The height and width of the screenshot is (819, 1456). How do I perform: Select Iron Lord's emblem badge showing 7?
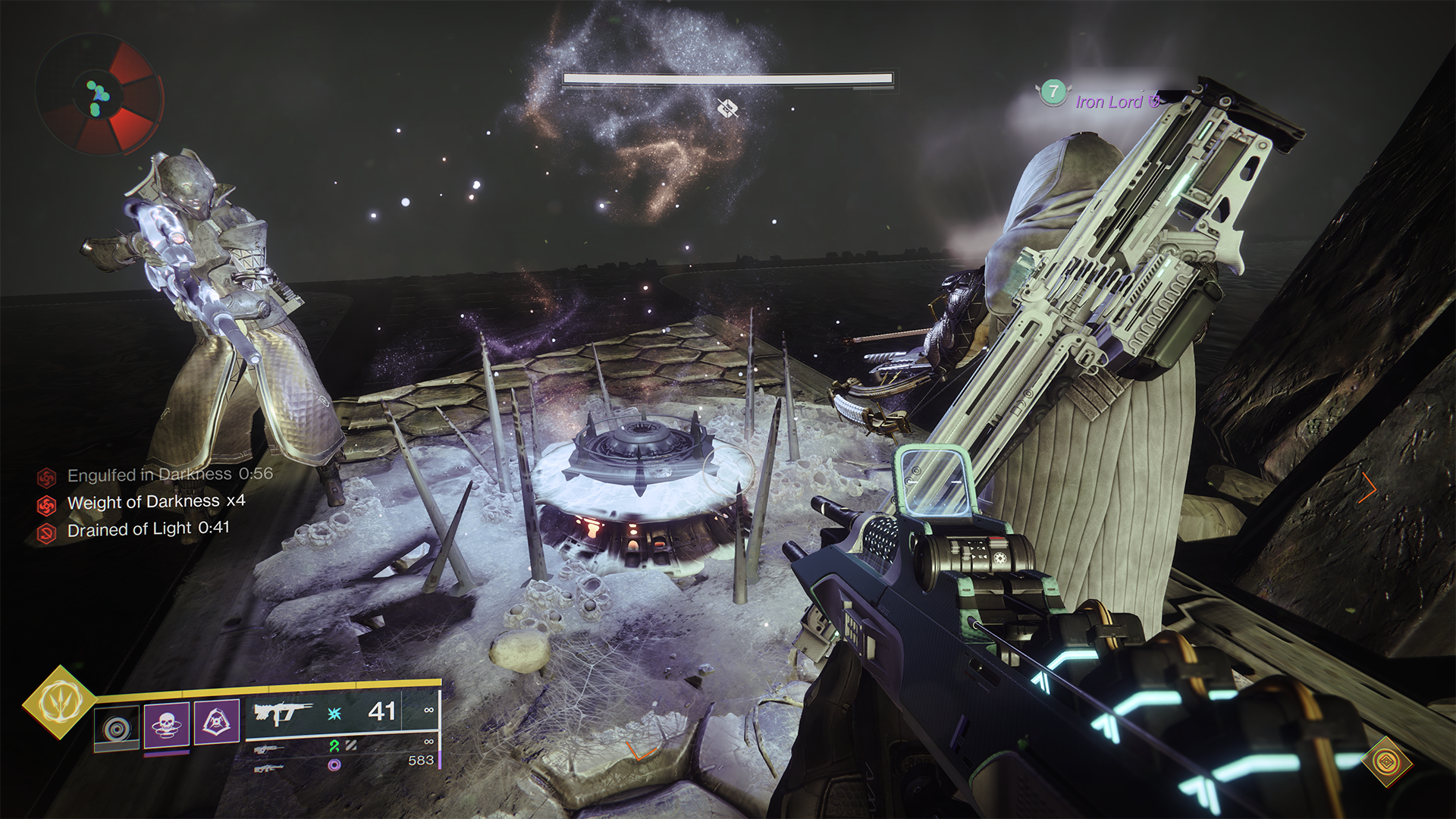tap(1053, 93)
